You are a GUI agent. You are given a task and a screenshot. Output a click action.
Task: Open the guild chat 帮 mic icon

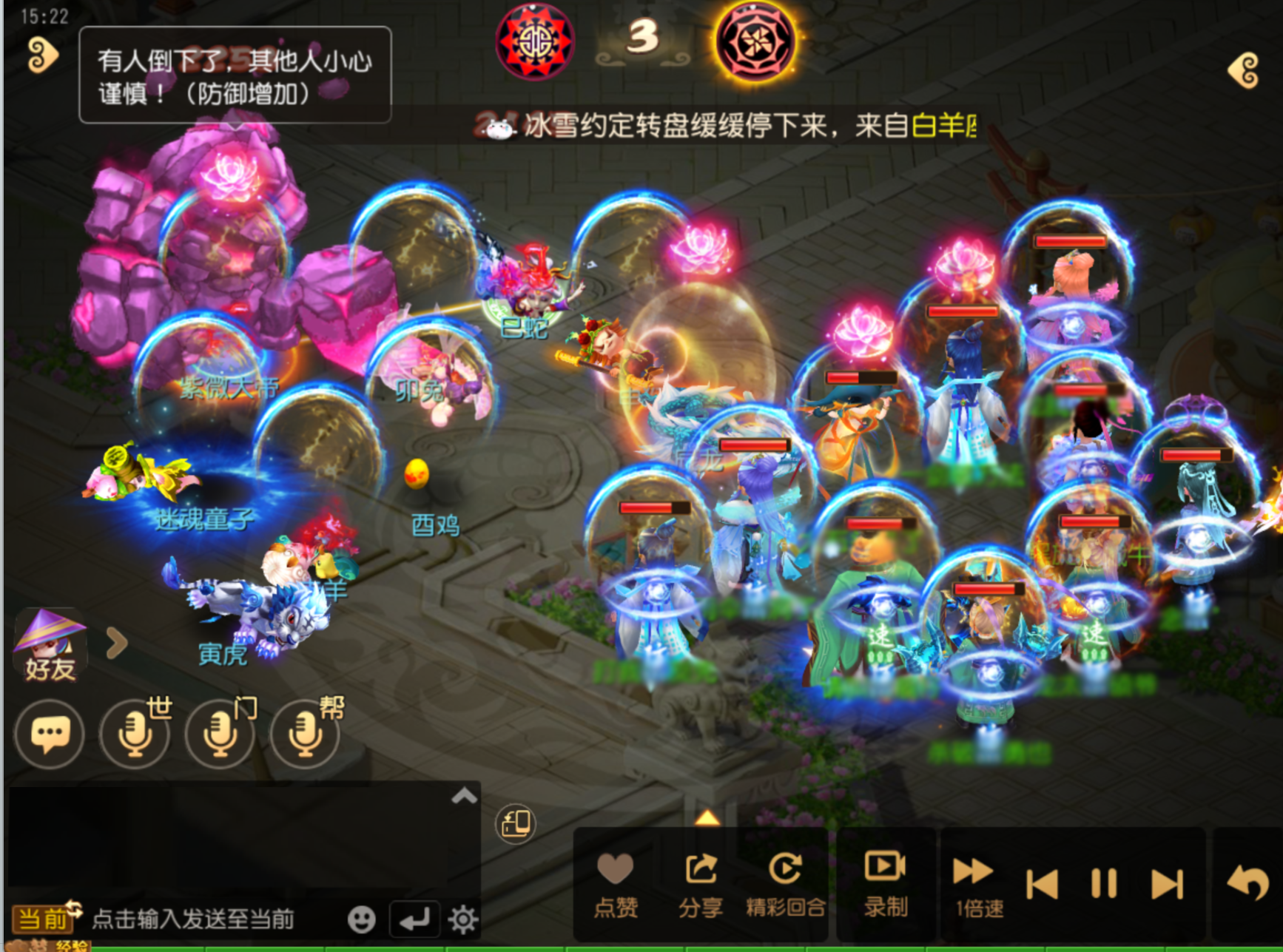point(303,734)
